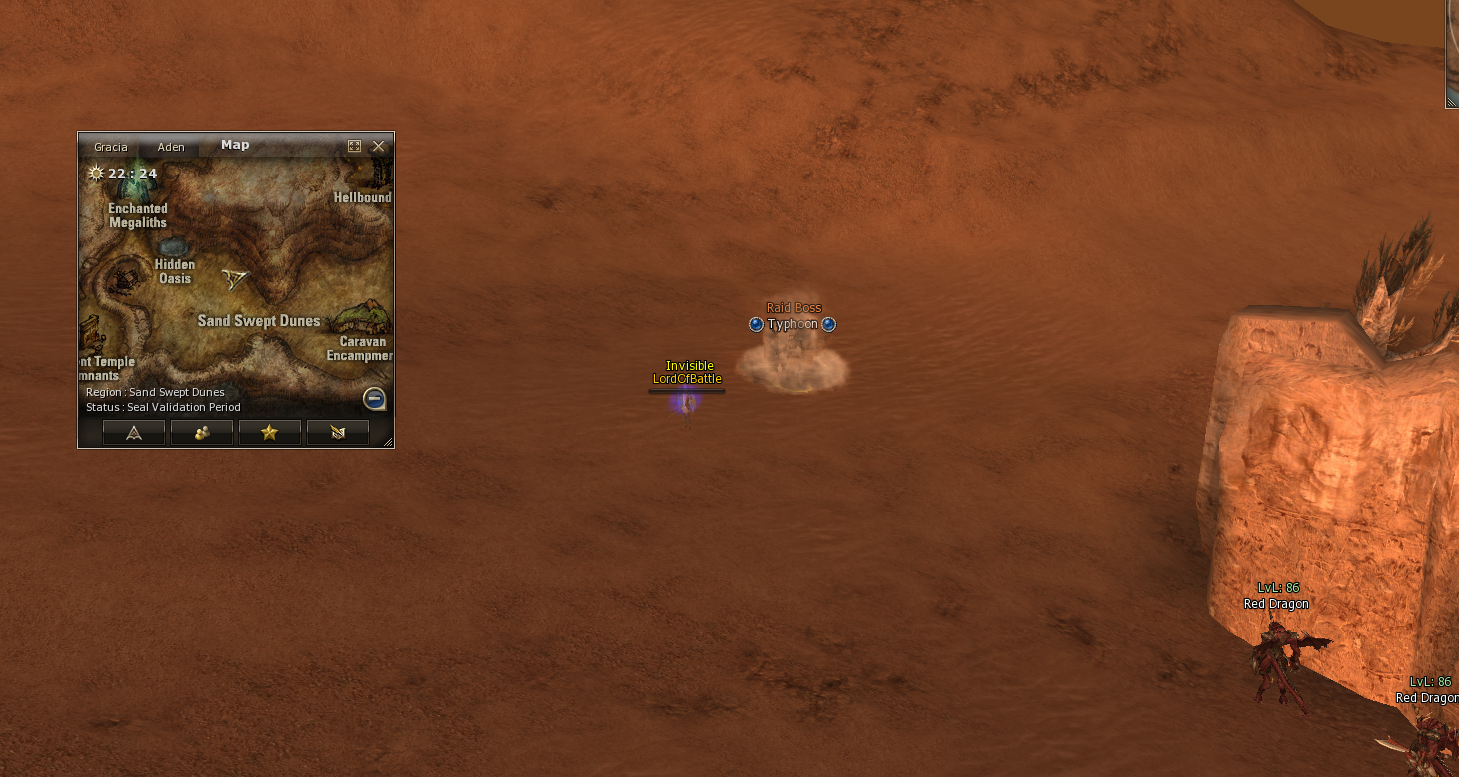This screenshot has width=1459, height=777.
Task: Click the gold star button below the map
Action: point(268,432)
